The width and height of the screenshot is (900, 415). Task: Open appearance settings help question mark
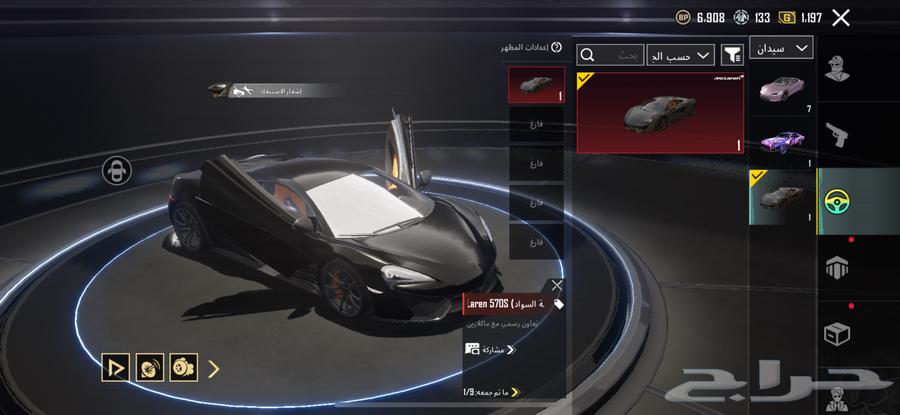(556, 47)
